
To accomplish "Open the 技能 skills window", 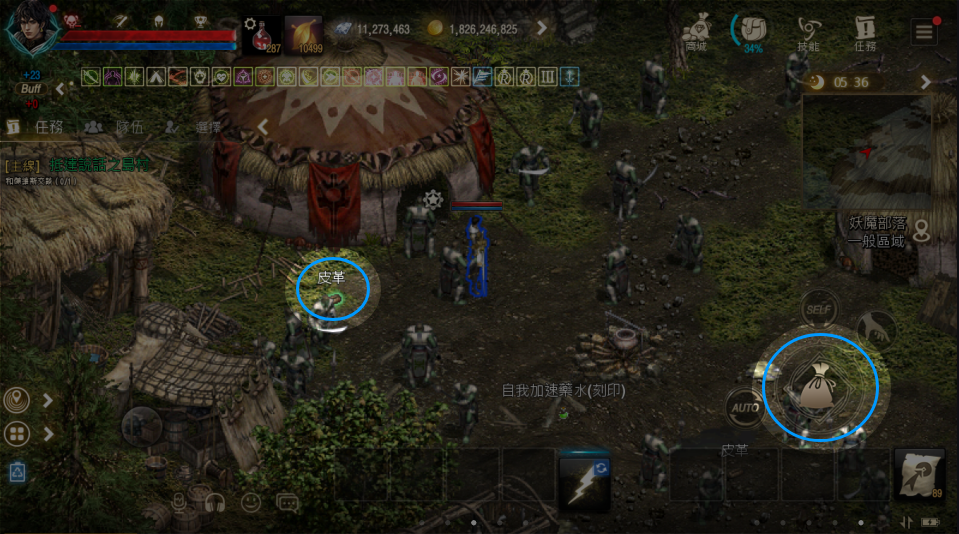I will [x=809, y=29].
